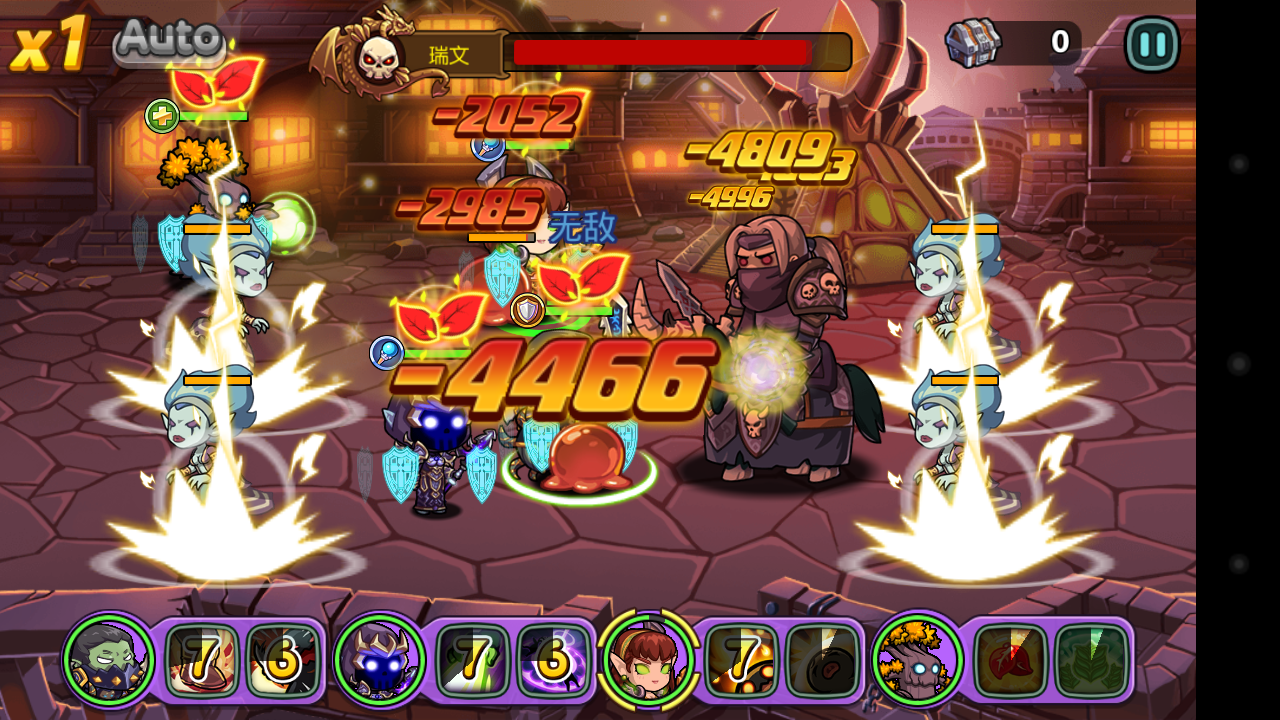Cast the red leaf skill
This screenshot has width=1280, height=720.
[1010, 660]
